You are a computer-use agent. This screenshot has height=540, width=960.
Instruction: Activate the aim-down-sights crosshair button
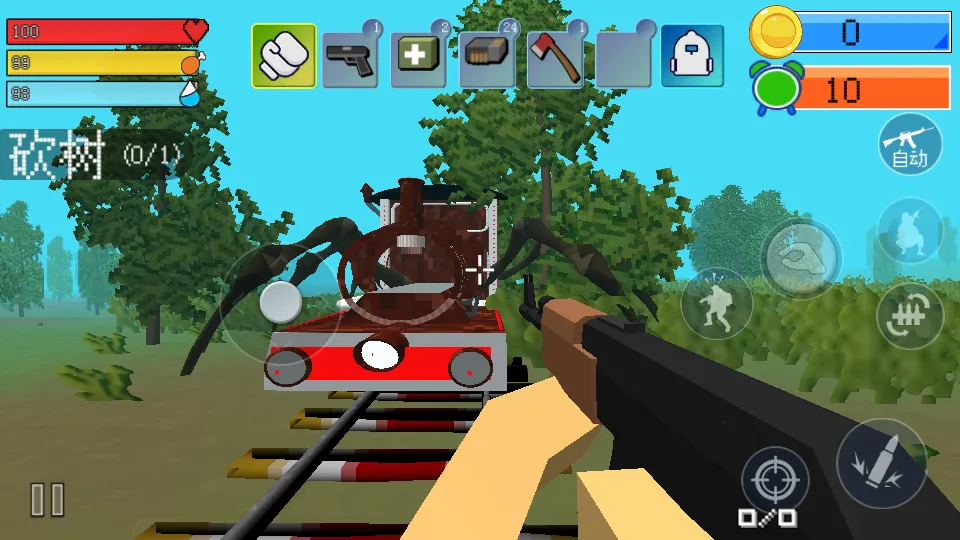tap(774, 482)
